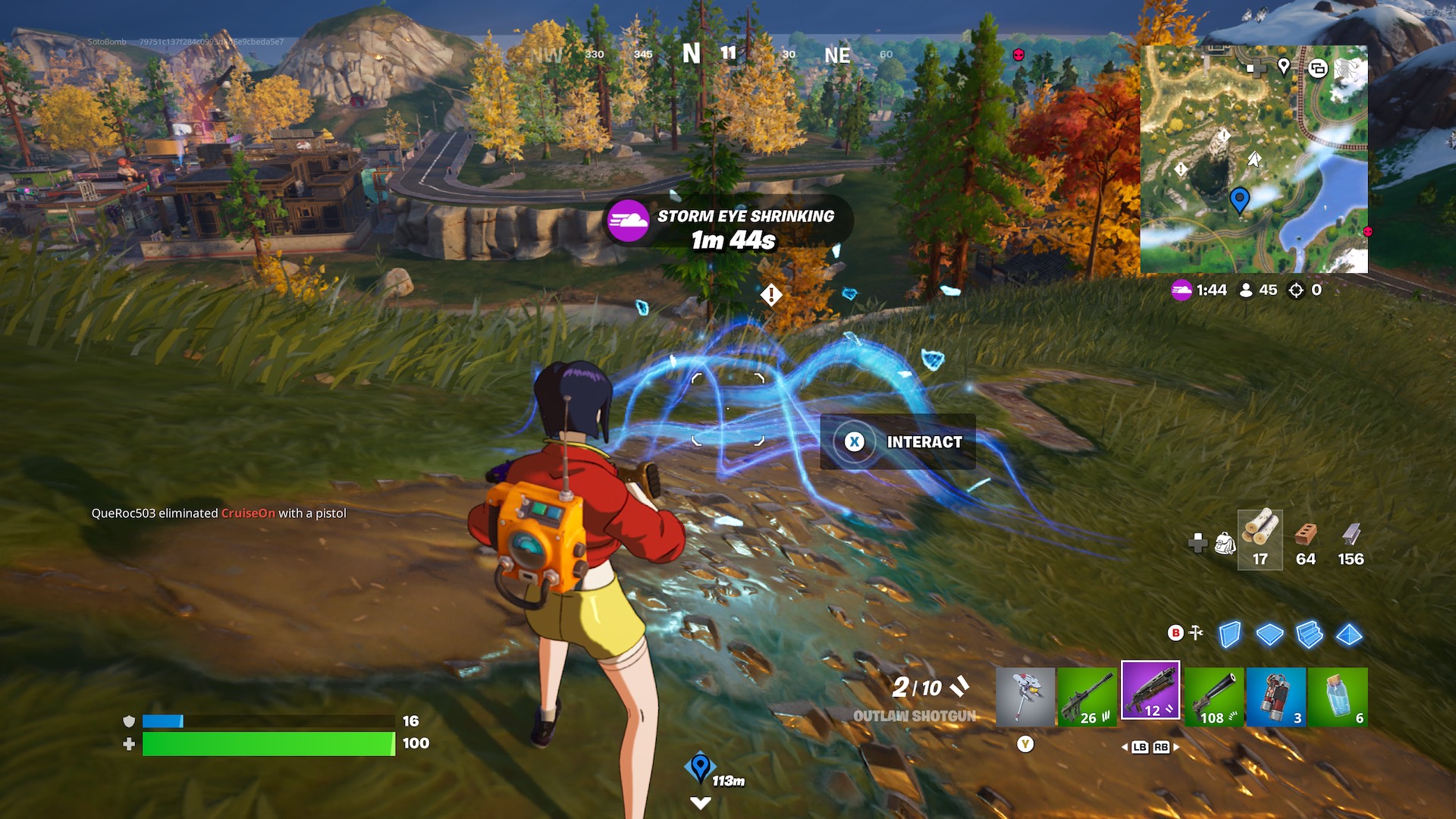Screen dimensions: 1456x819
Task: Click the map waypoint pin icon above minimap
Action: (x=1284, y=67)
